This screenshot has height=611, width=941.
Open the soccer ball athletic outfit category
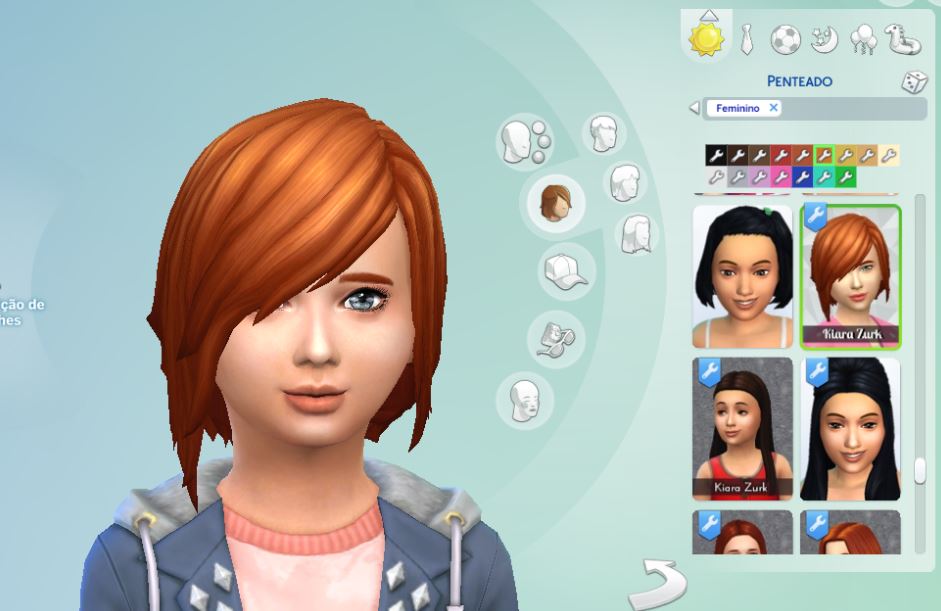785,40
